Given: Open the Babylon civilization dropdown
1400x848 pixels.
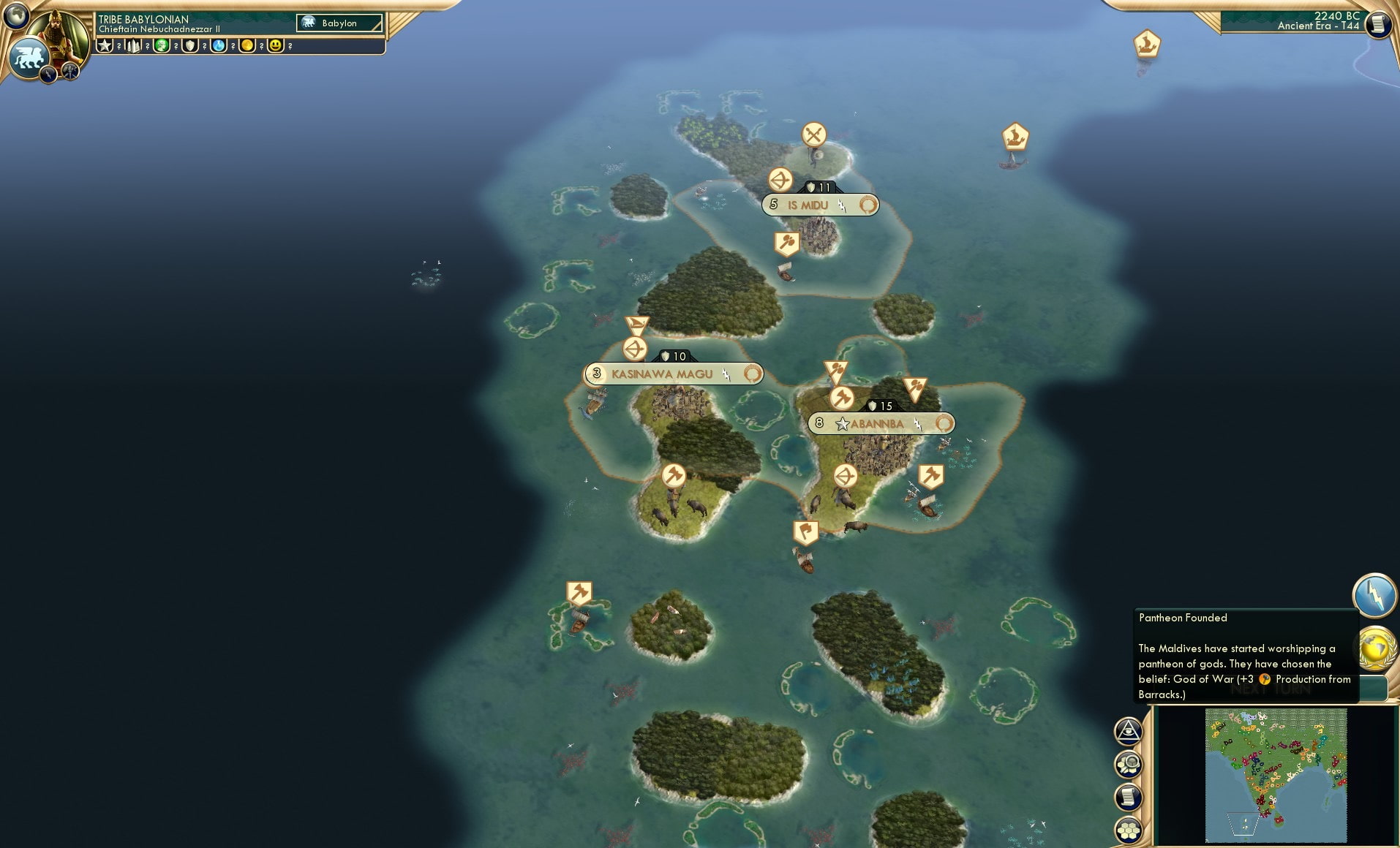Looking at the screenshot, I should tap(338, 23).
